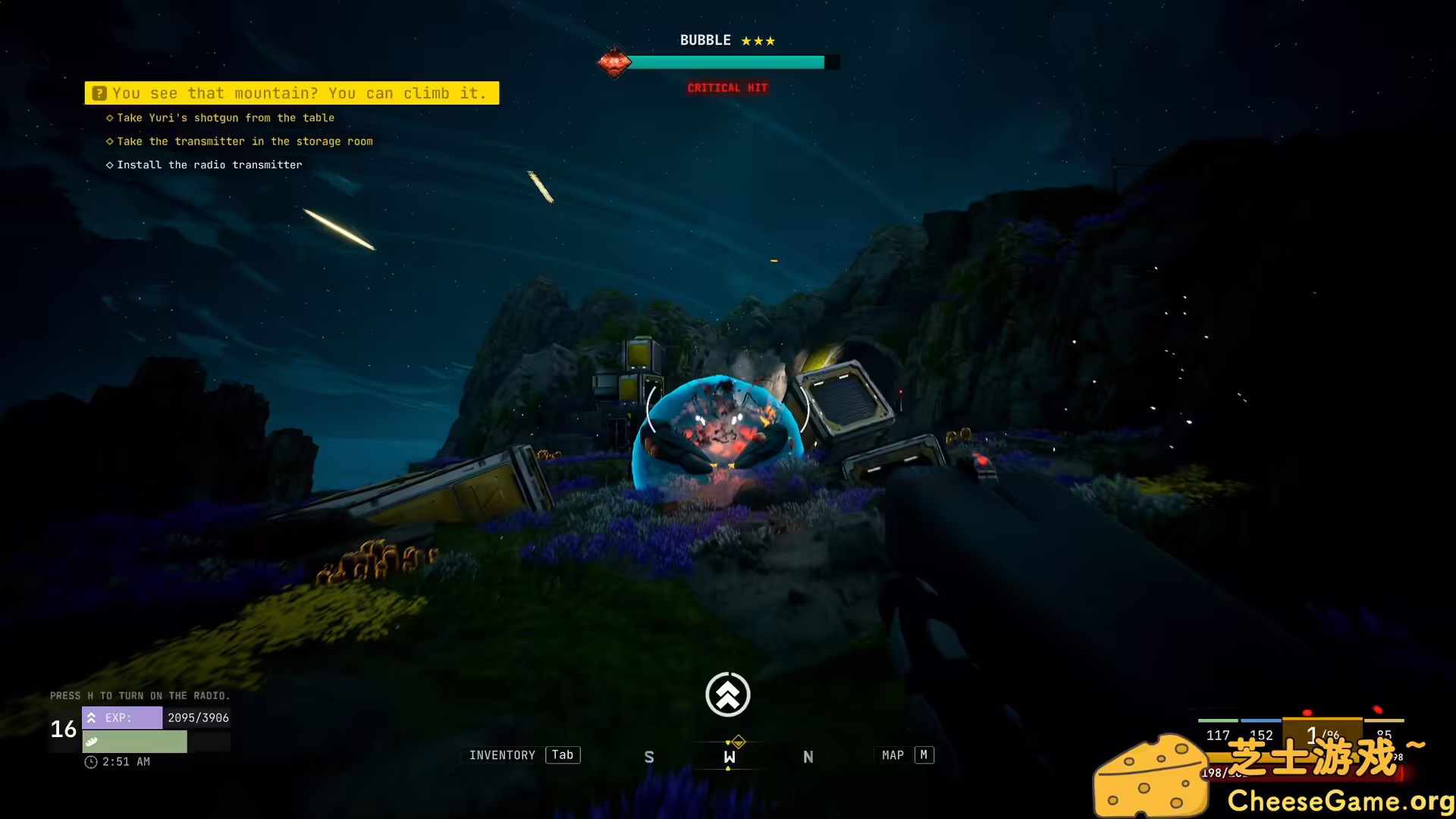
Task: Click the circular chevron player marker above the compass
Action: click(727, 694)
